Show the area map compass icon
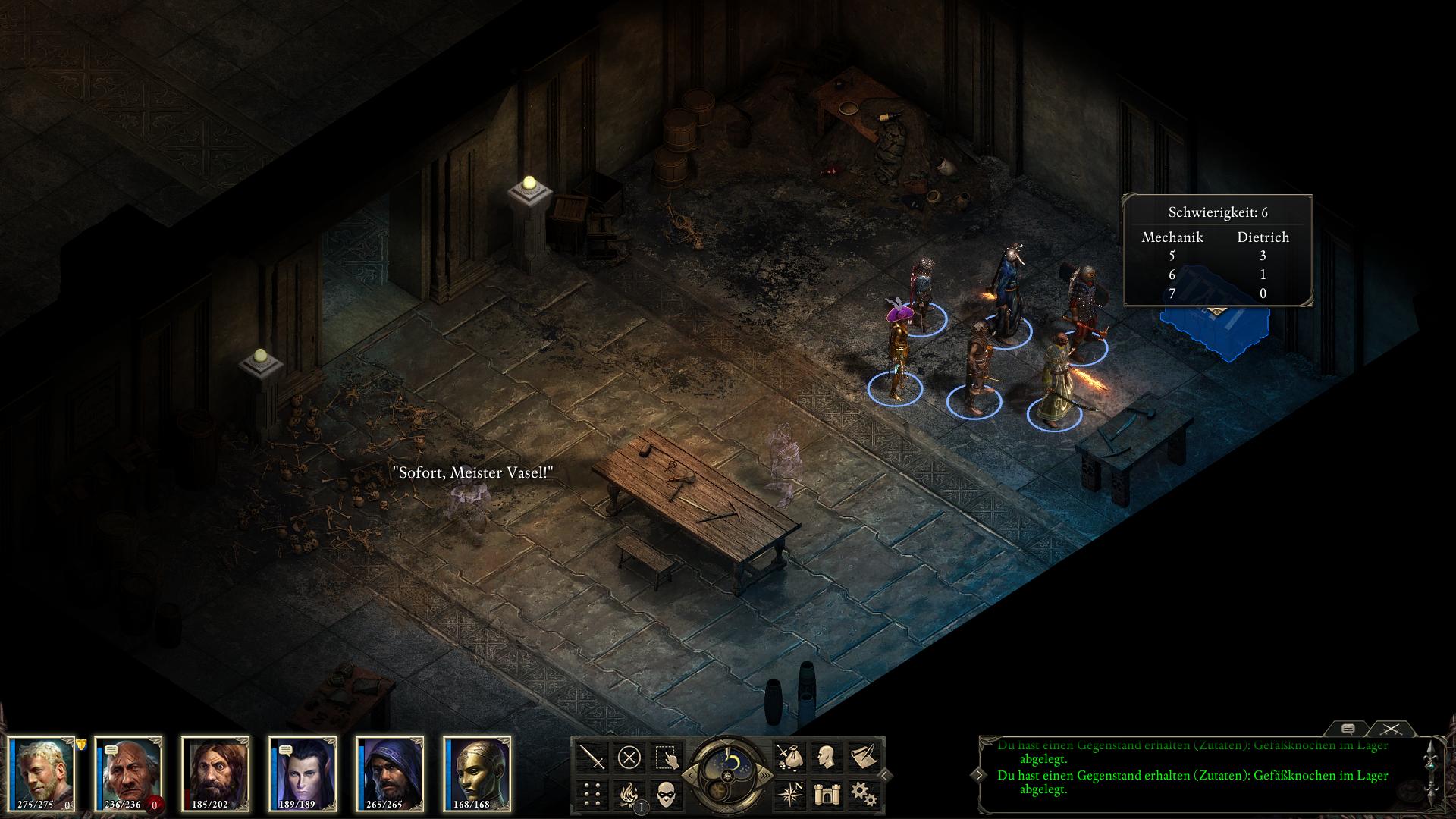 (788, 793)
